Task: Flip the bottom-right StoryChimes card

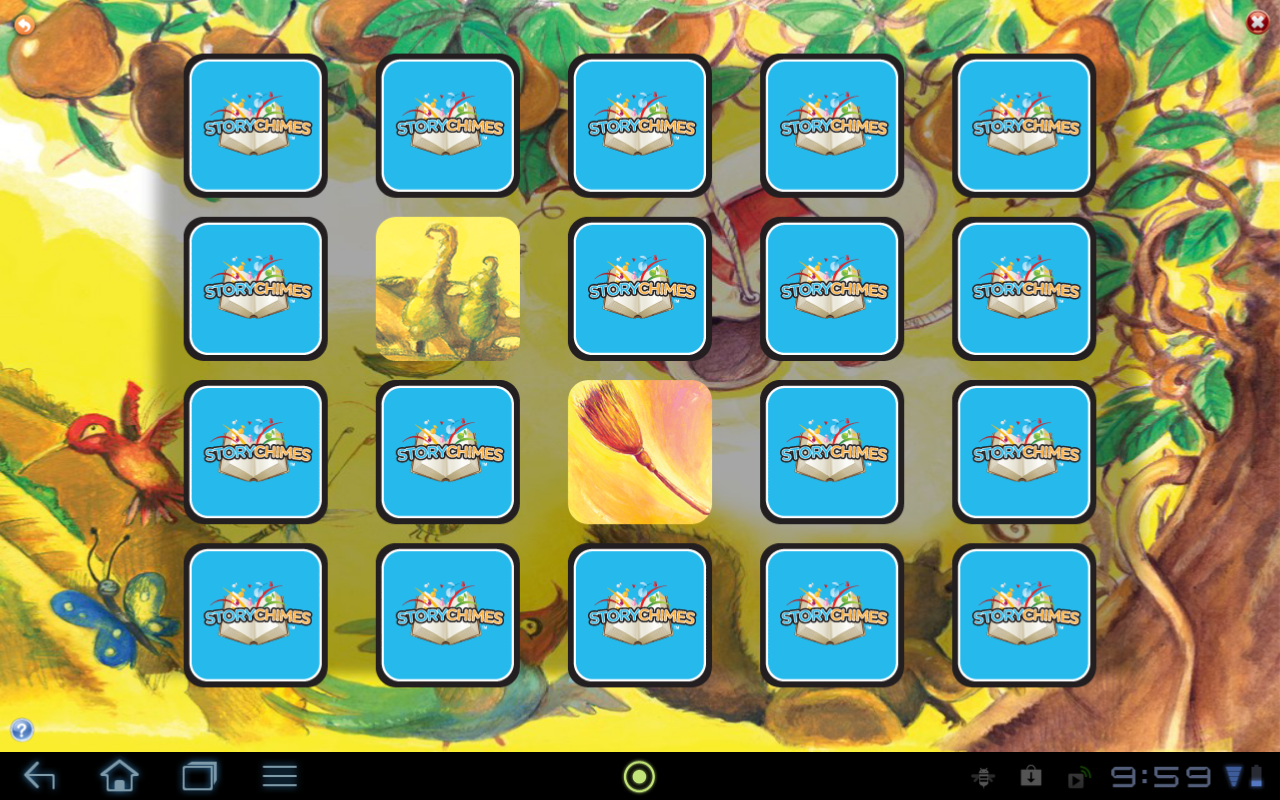Action: point(1023,615)
